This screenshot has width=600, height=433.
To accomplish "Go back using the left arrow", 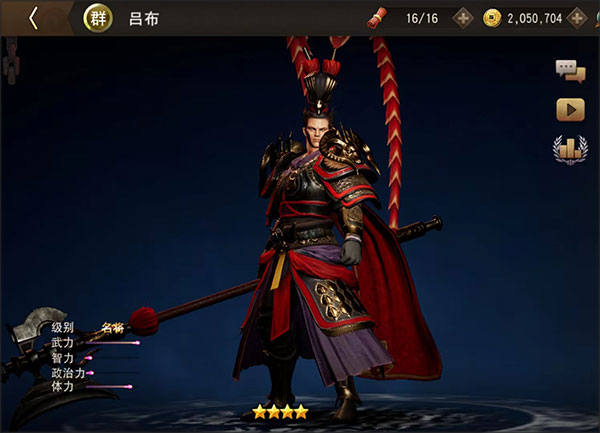I will (33, 18).
